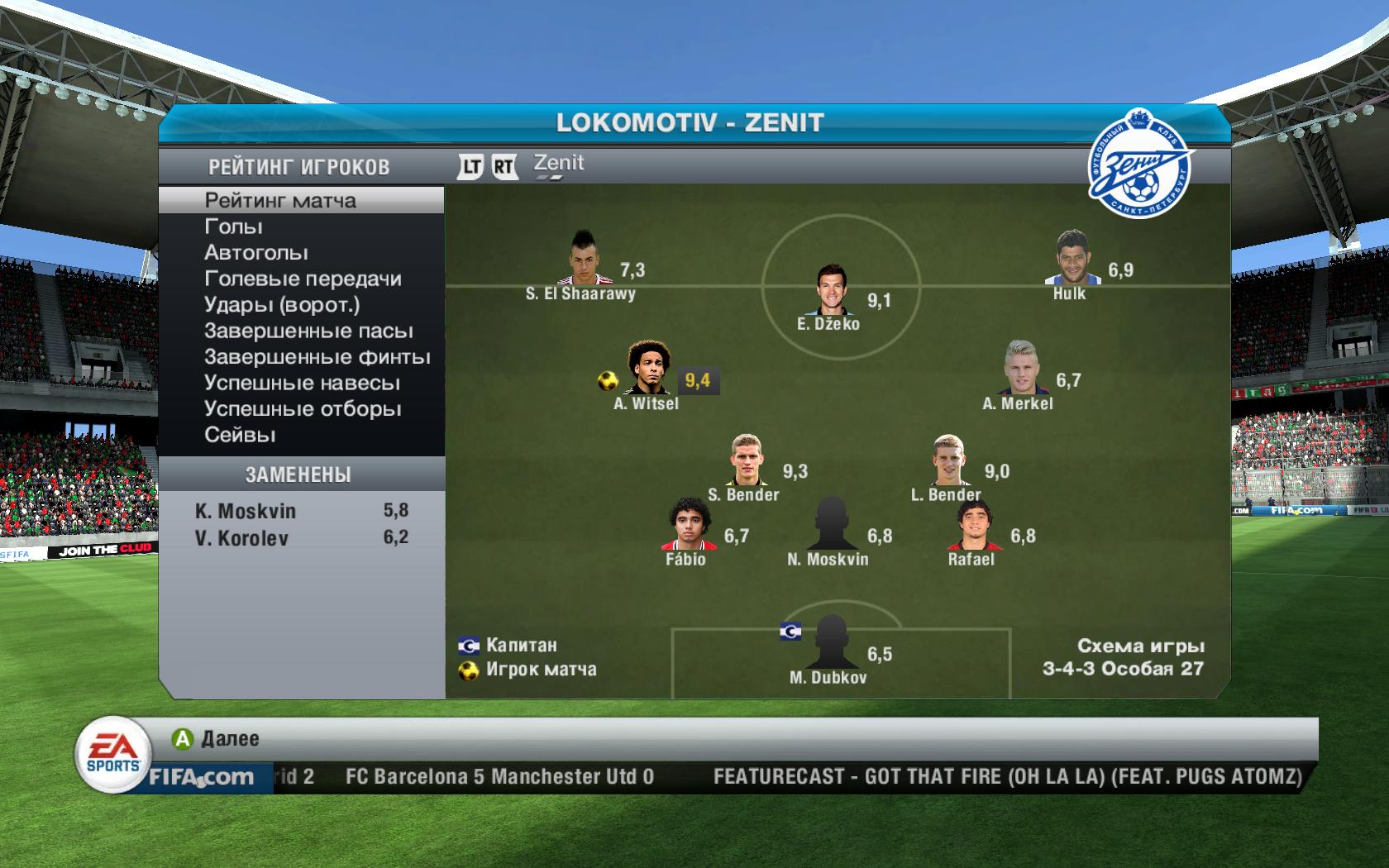The height and width of the screenshot is (868, 1389).
Task: Choose Завершенные финты entry
Action: click(317, 357)
